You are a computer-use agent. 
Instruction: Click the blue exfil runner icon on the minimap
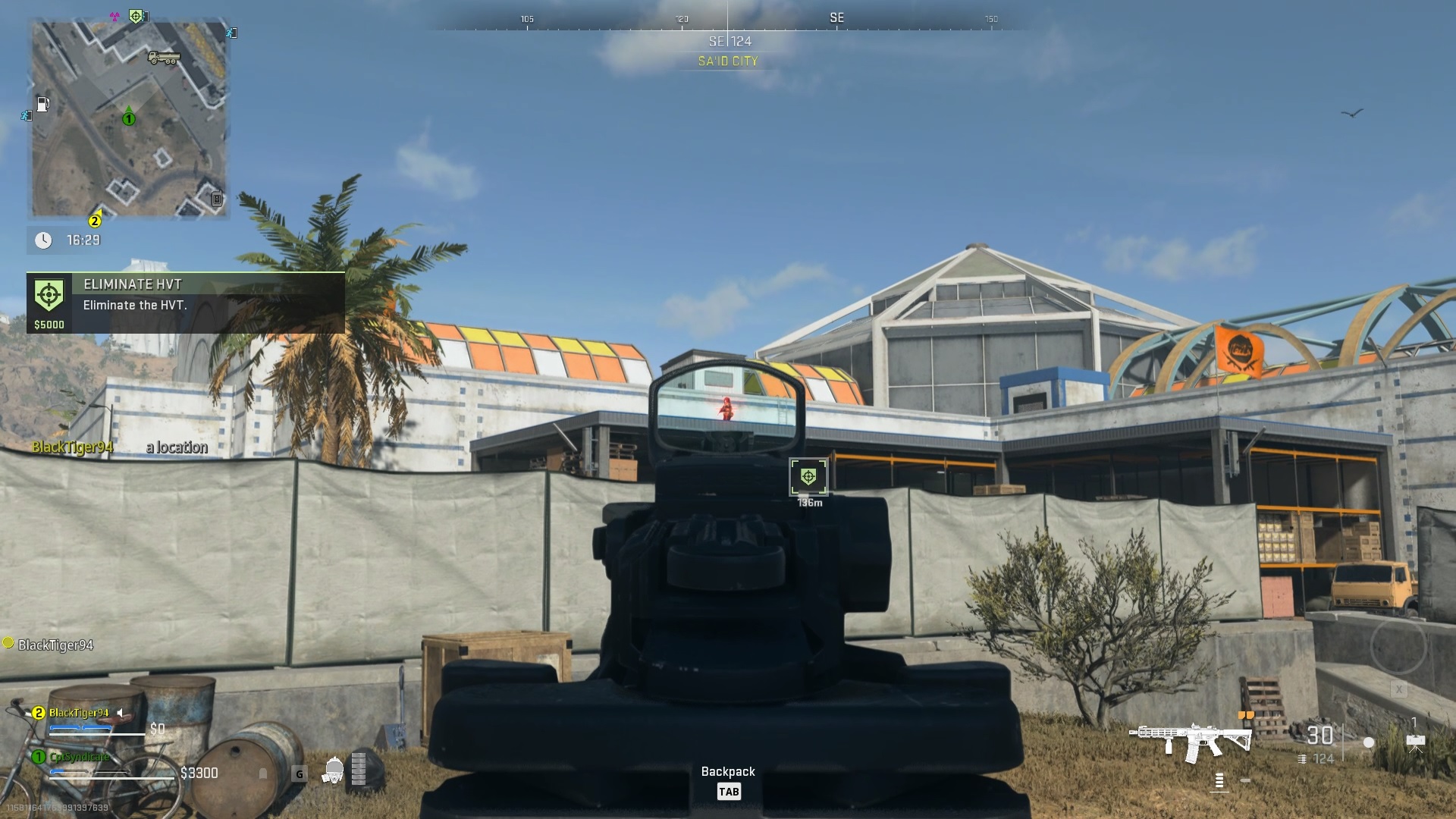coord(232,34)
